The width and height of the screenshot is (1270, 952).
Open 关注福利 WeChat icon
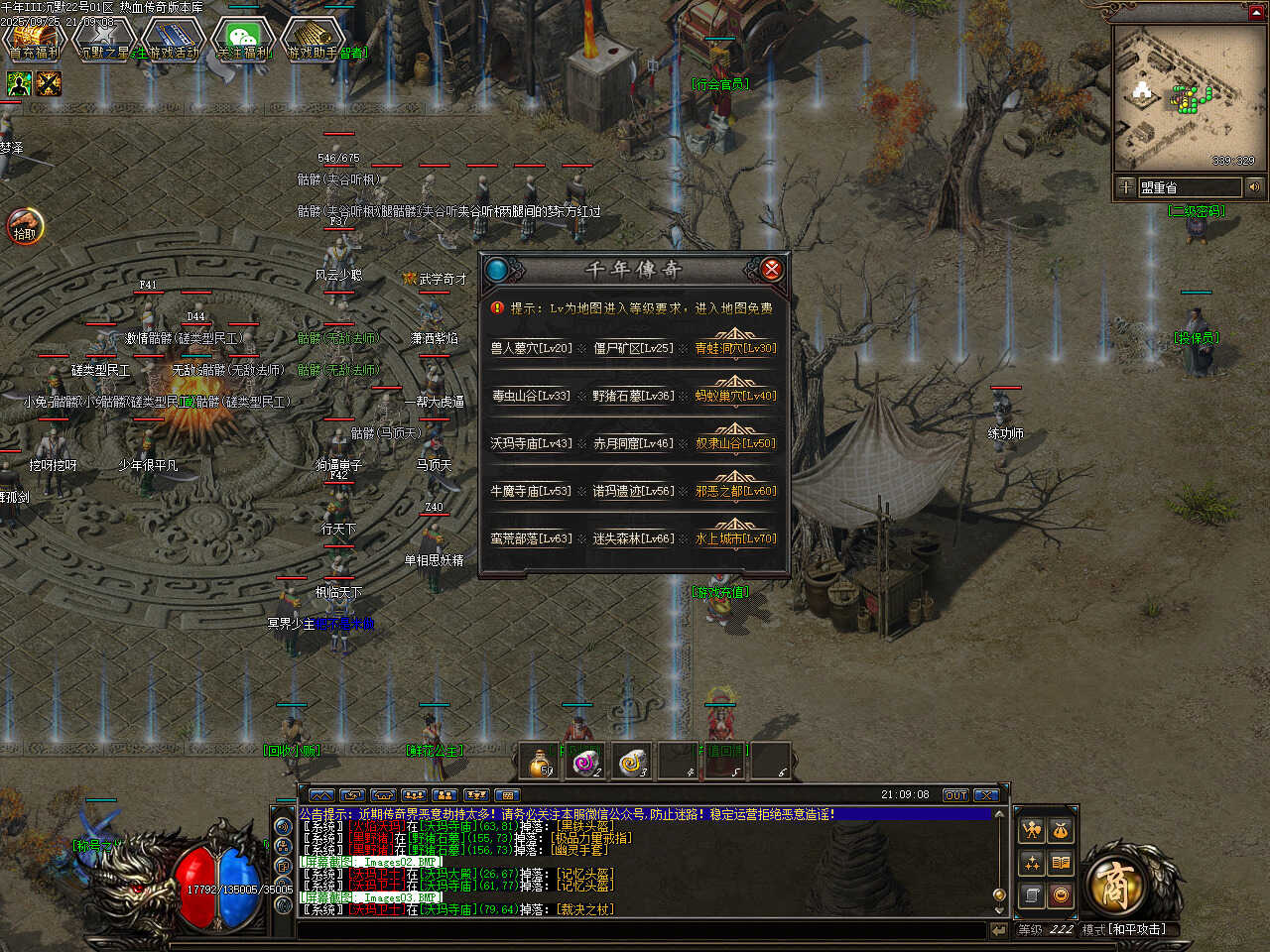pos(243,38)
